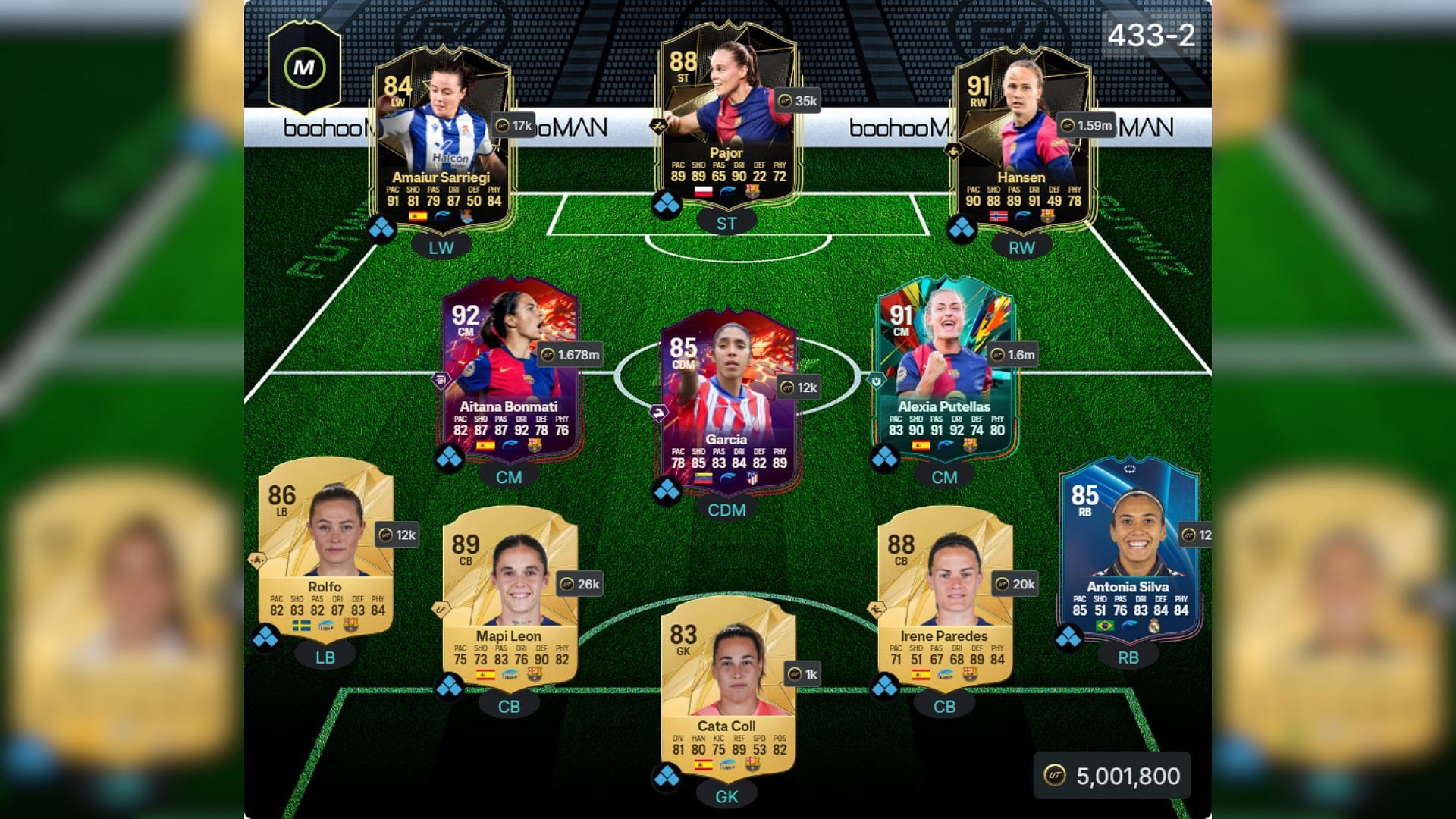The image size is (1456, 819).
Task: Click Hansen's 1.59m price tag
Action: pos(1087,126)
